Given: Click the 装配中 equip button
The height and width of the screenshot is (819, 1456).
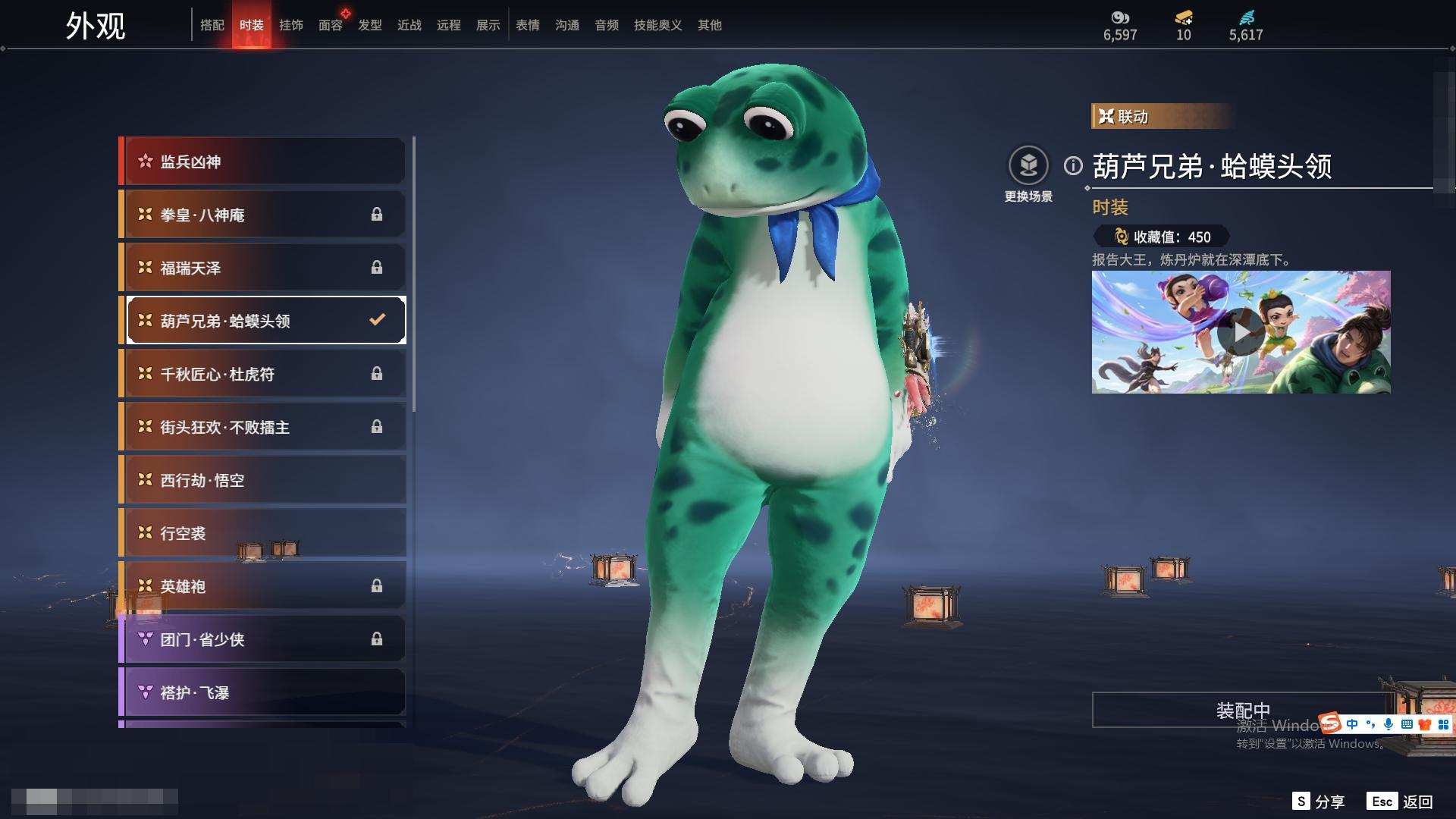Looking at the screenshot, I should pyautogui.click(x=1242, y=710).
